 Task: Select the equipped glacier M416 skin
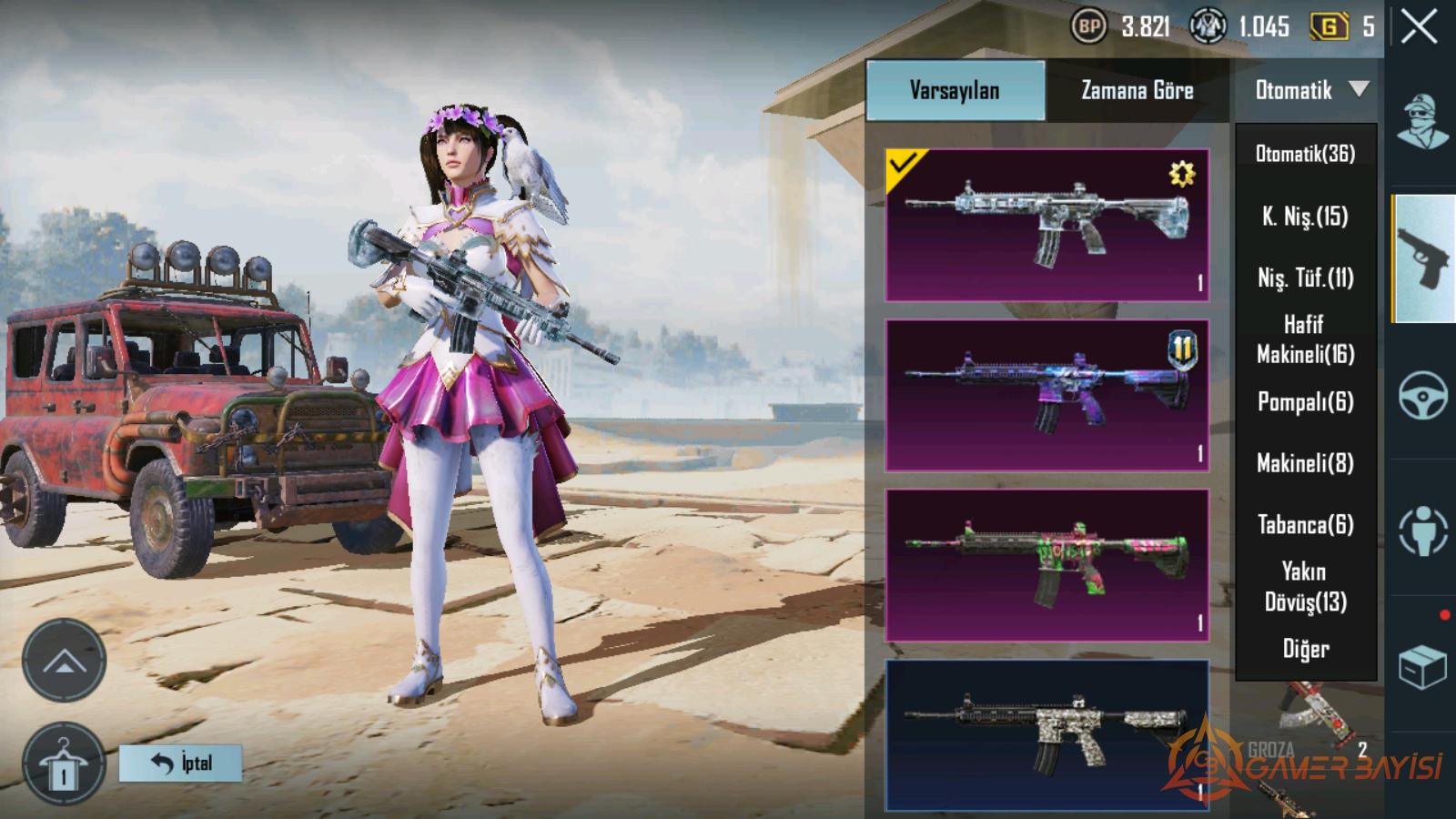point(1046,225)
